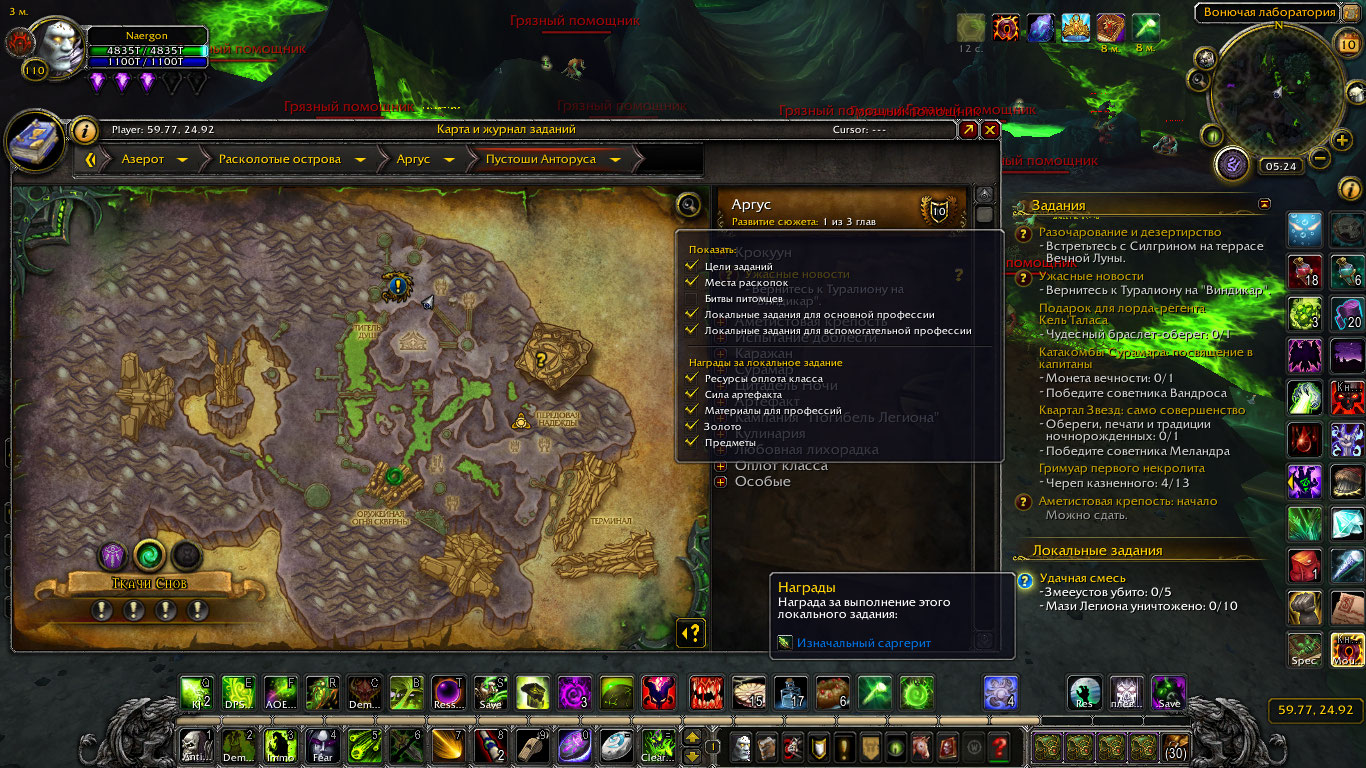Open the Пустоши Анторуса zone dropdown
Viewport: 1366px width, 768px height.
click(615, 159)
